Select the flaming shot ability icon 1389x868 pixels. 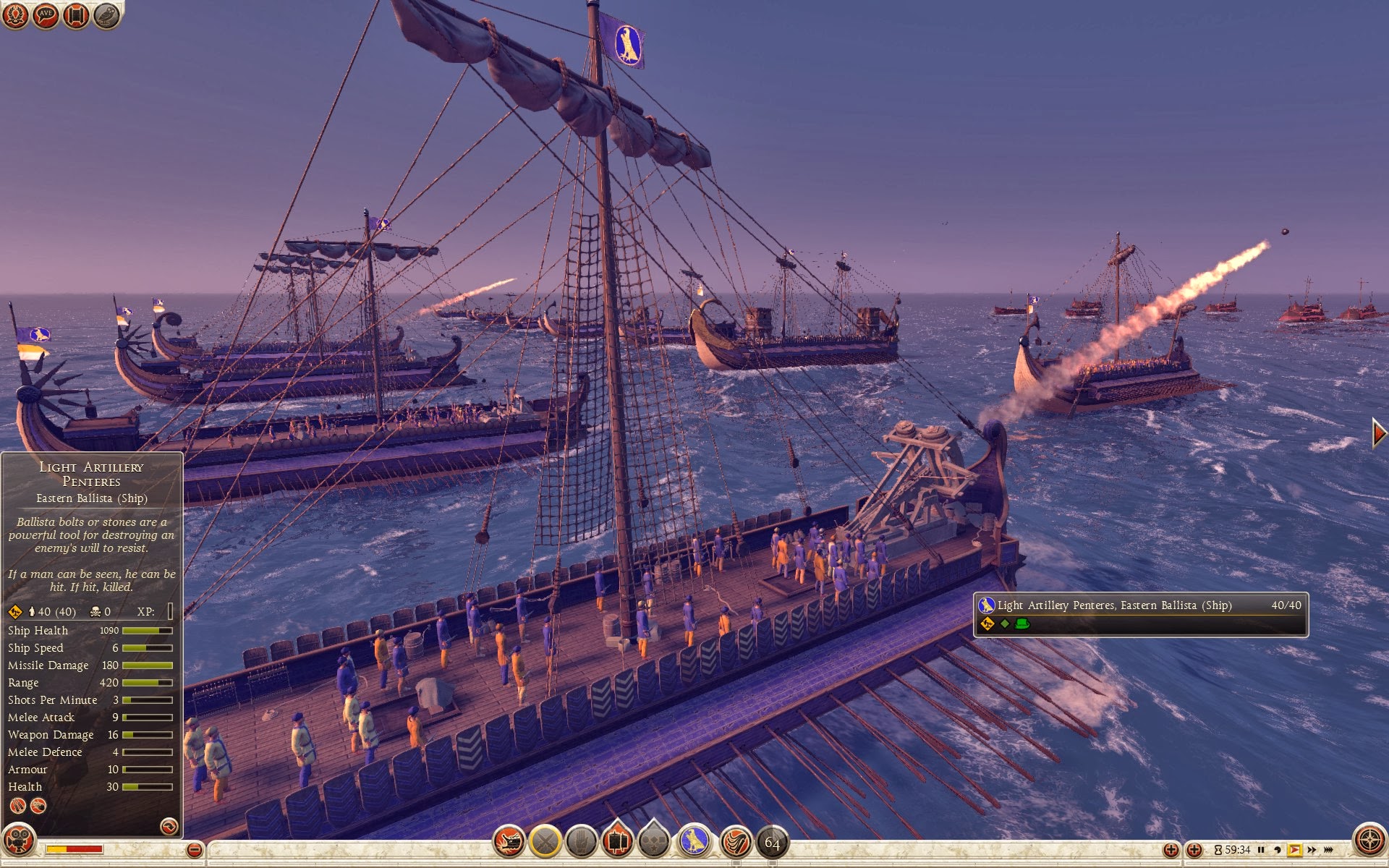click(38, 806)
